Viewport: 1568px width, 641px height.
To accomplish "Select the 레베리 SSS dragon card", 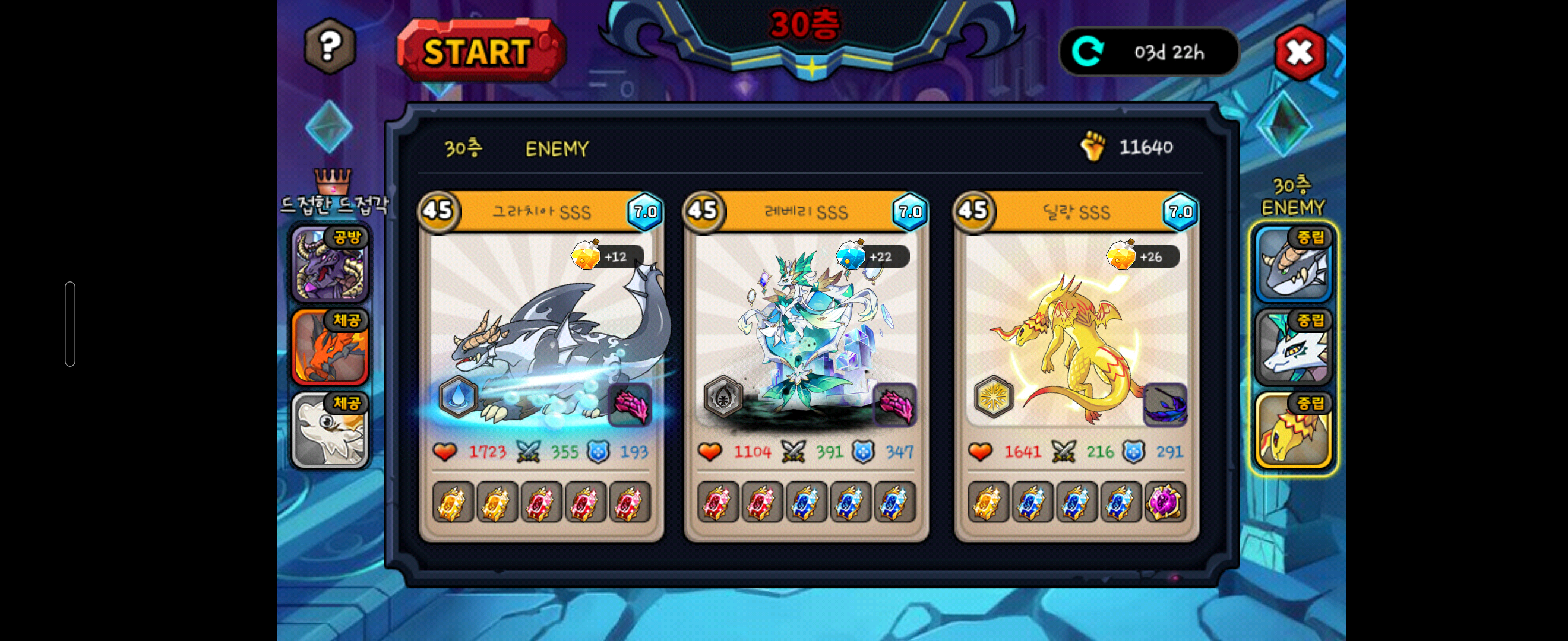I will pyautogui.click(x=805, y=331).
